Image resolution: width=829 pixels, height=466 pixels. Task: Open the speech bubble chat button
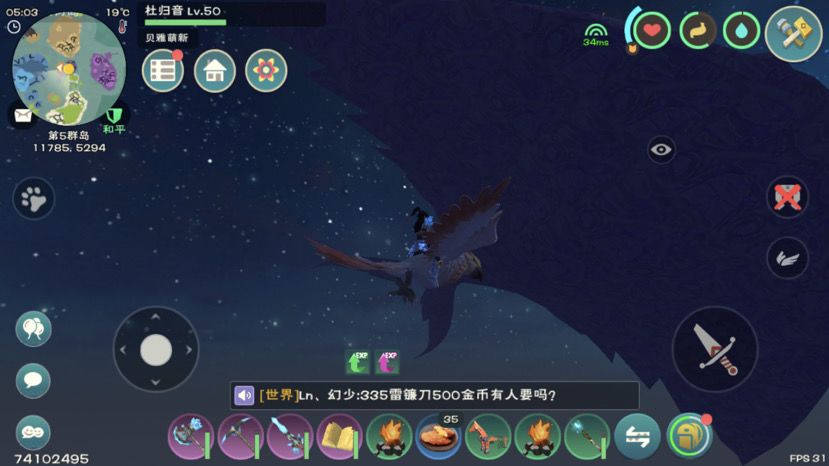tap(33, 380)
